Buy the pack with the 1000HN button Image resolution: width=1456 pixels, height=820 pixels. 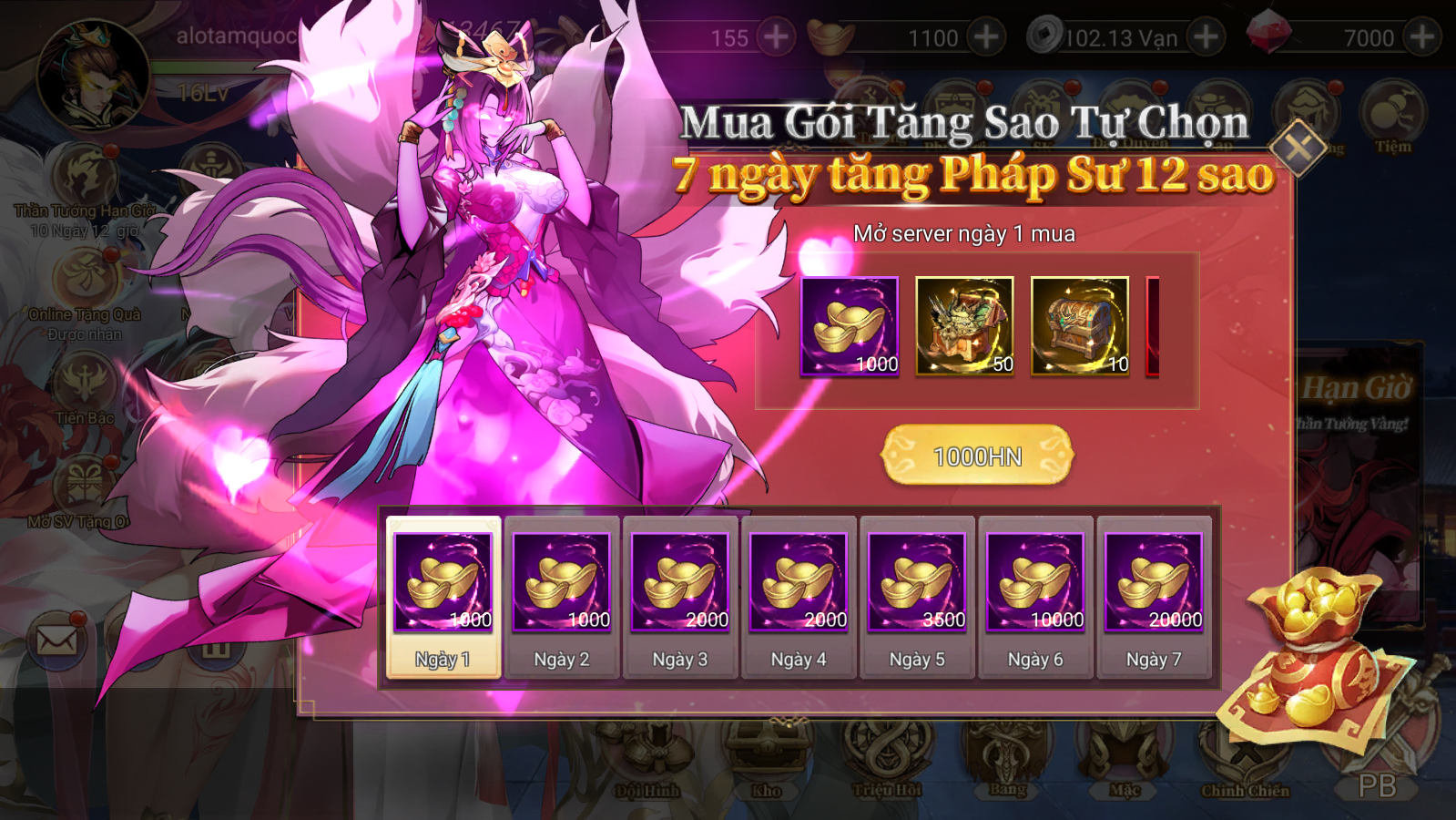(x=977, y=456)
